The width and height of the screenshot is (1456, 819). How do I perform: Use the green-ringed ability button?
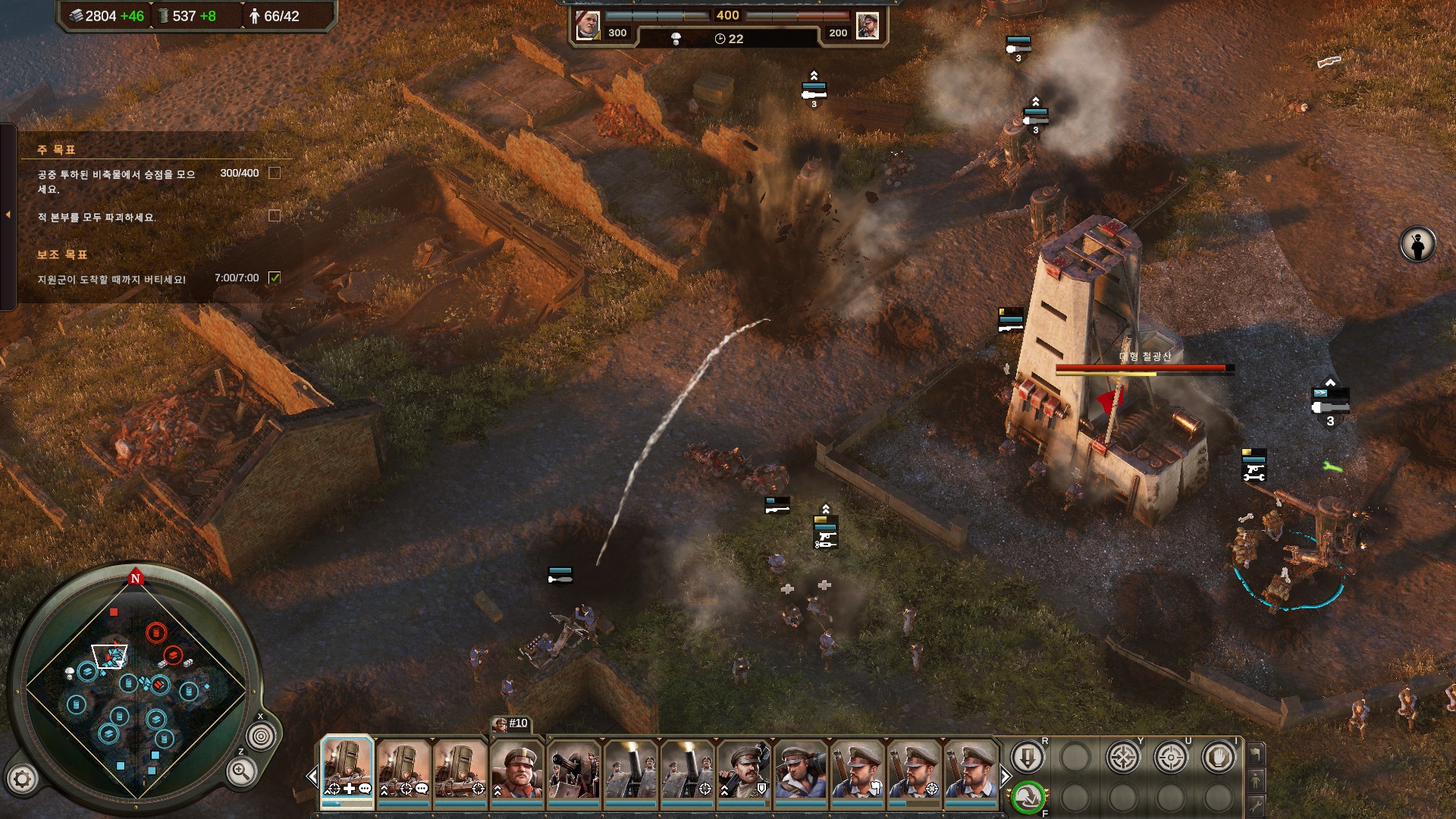pos(1028,797)
